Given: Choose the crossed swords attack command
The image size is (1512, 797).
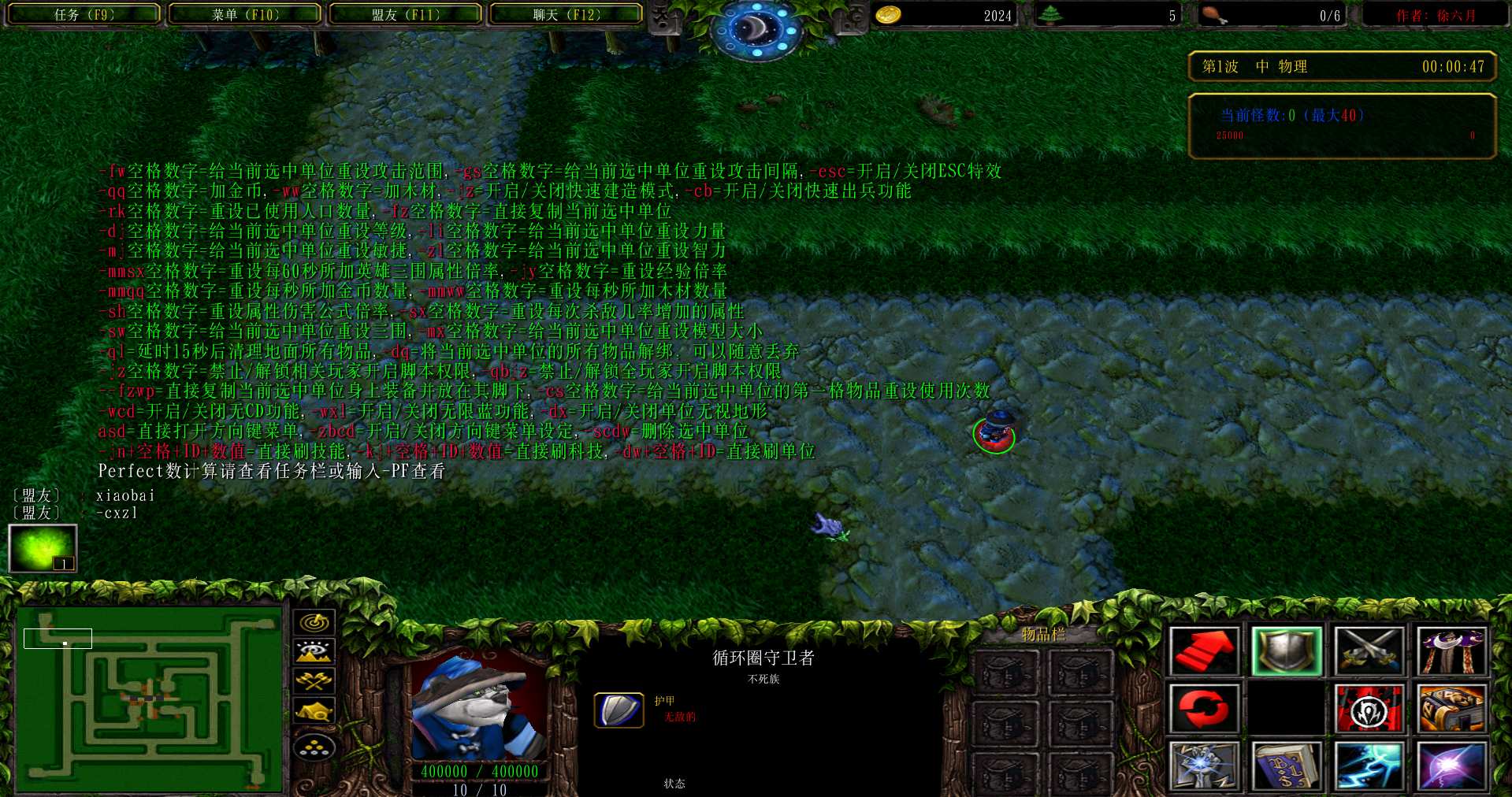Looking at the screenshot, I should (x=1369, y=651).
